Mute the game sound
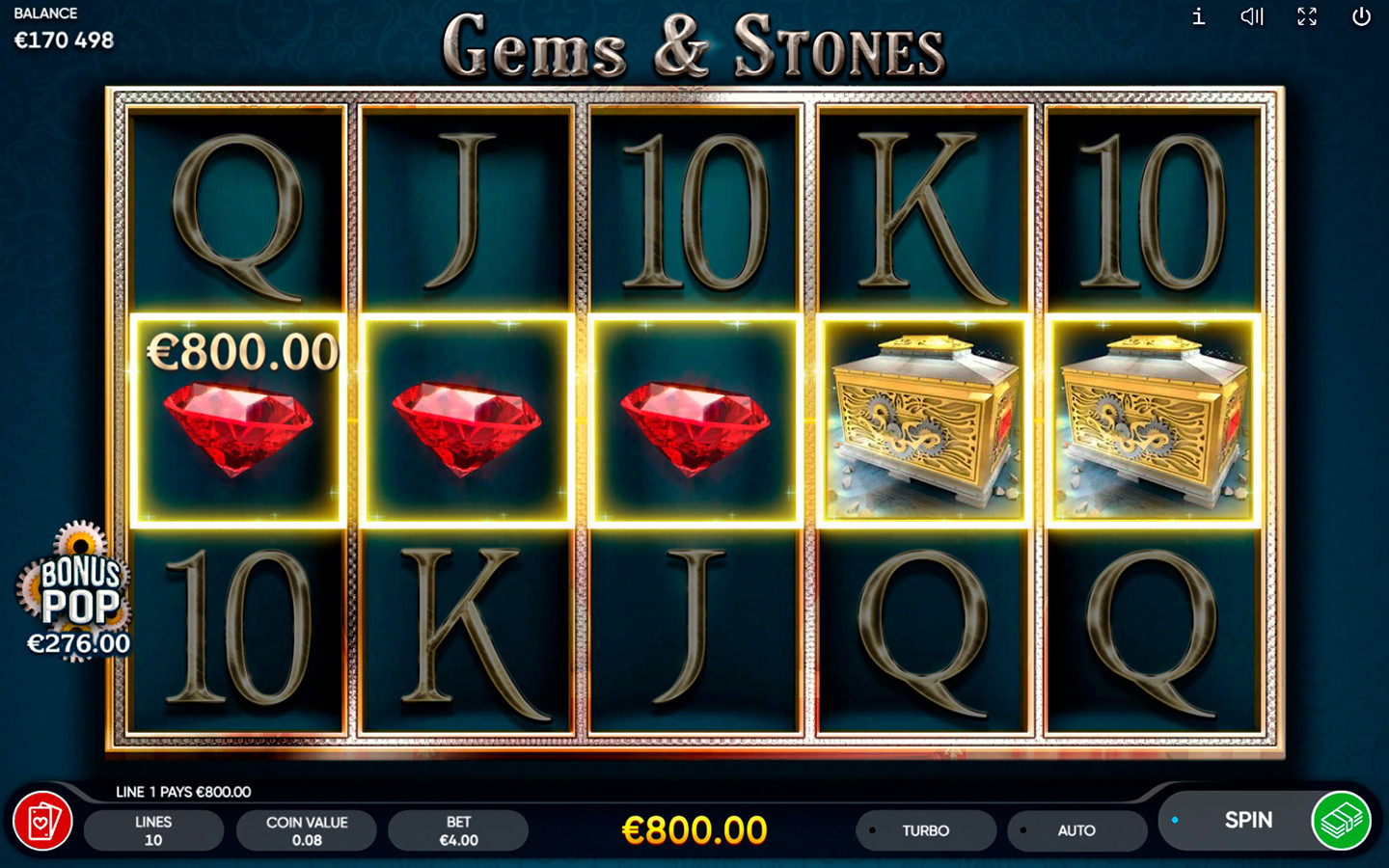 tap(1252, 16)
